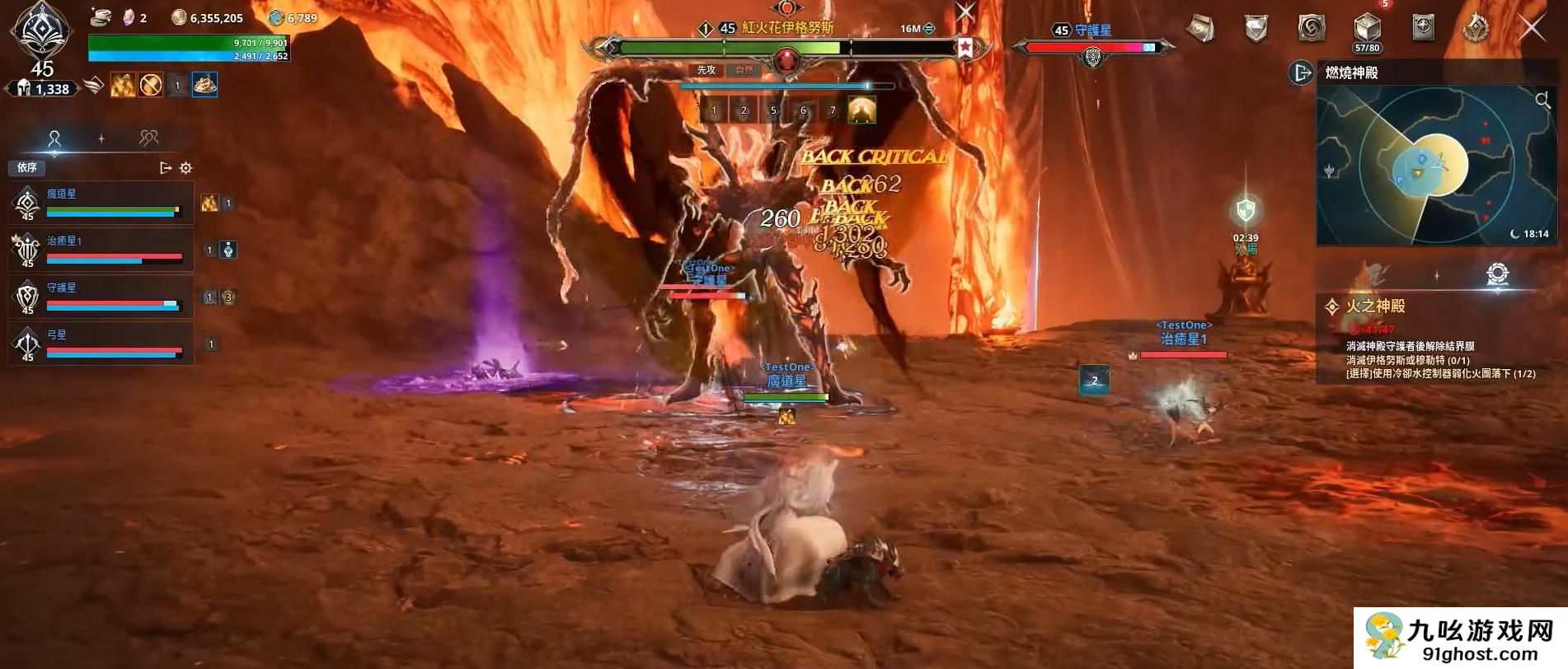This screenshot has width=1568, height=669.
Task: Zoom the minimap with magnifier icon
Action: click(x=1542, y=101)
